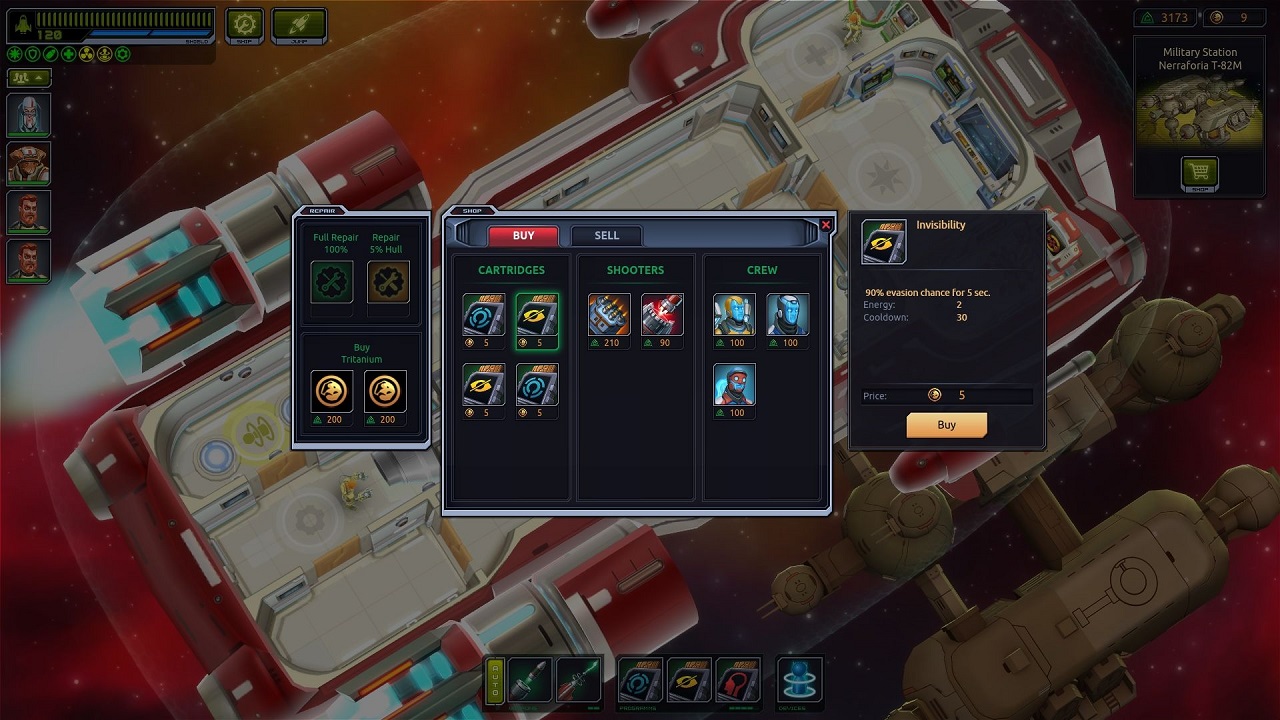The height and width of the screenshot is (720, 1280).
Task: Select the Buy tab in shop
Action: pyautogui.click(x=523, y=236)
